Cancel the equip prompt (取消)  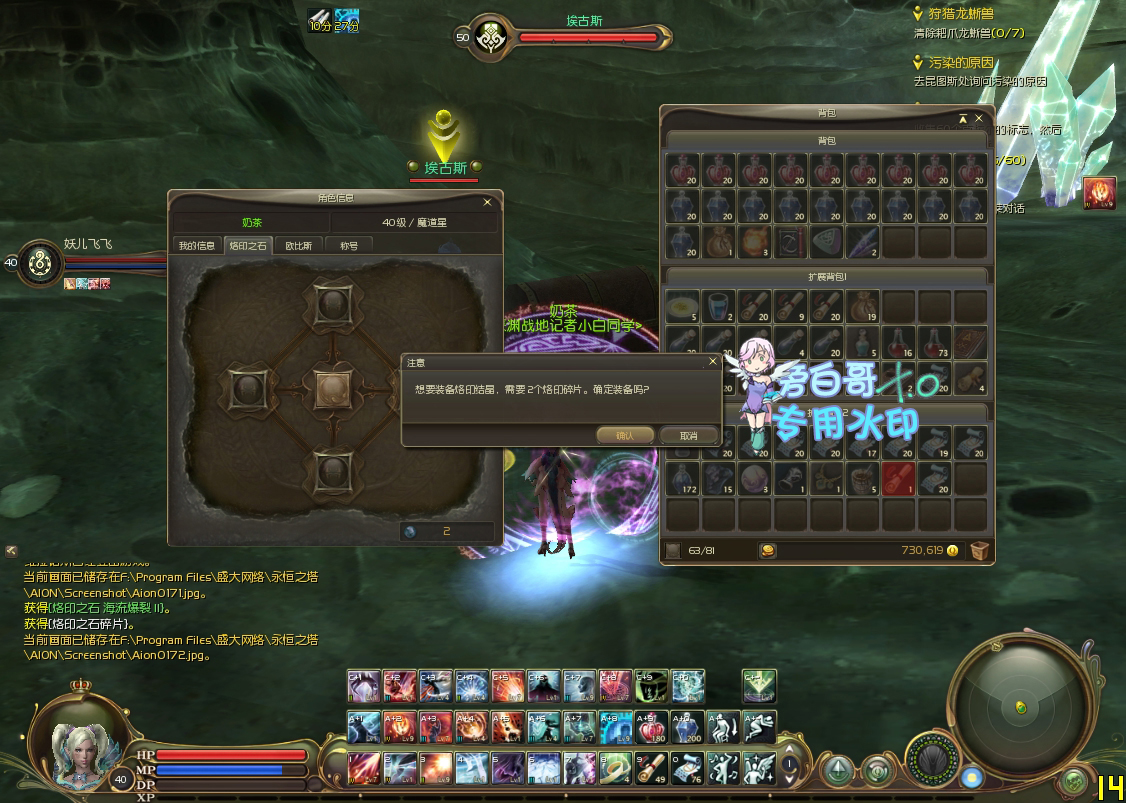(688, 435)
